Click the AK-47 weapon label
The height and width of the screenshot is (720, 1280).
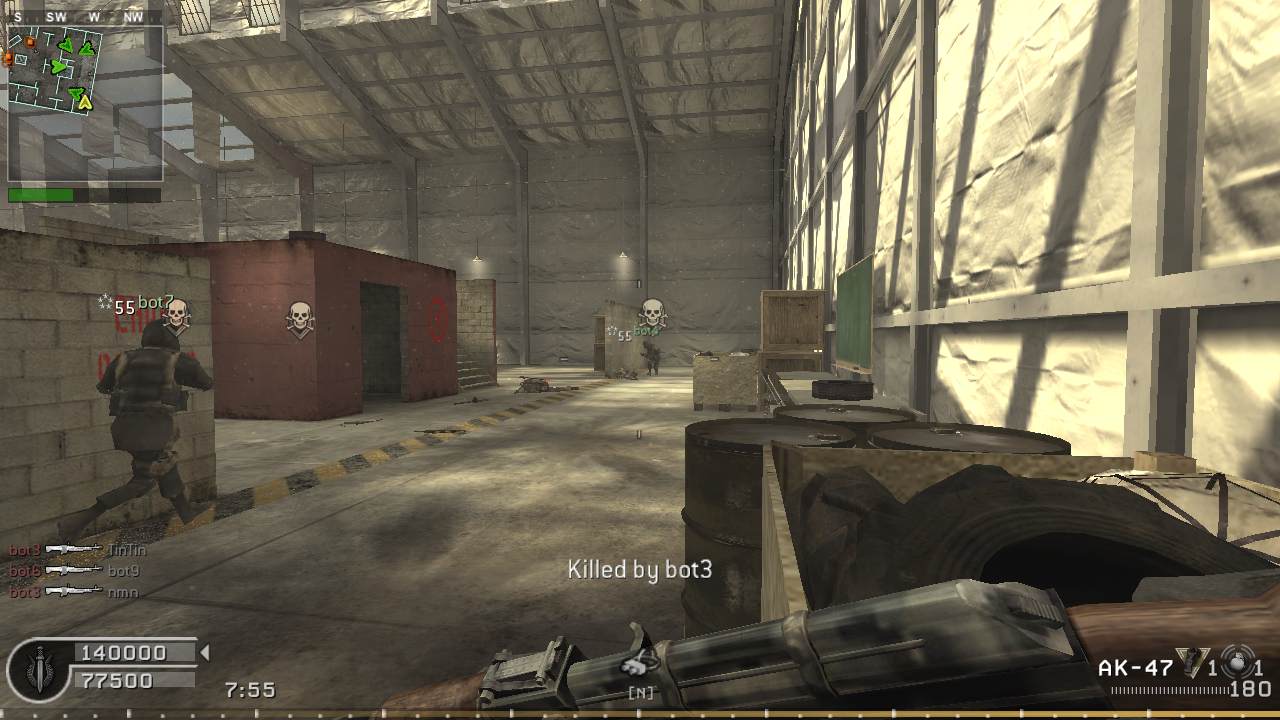click(x=1134, y=668)
